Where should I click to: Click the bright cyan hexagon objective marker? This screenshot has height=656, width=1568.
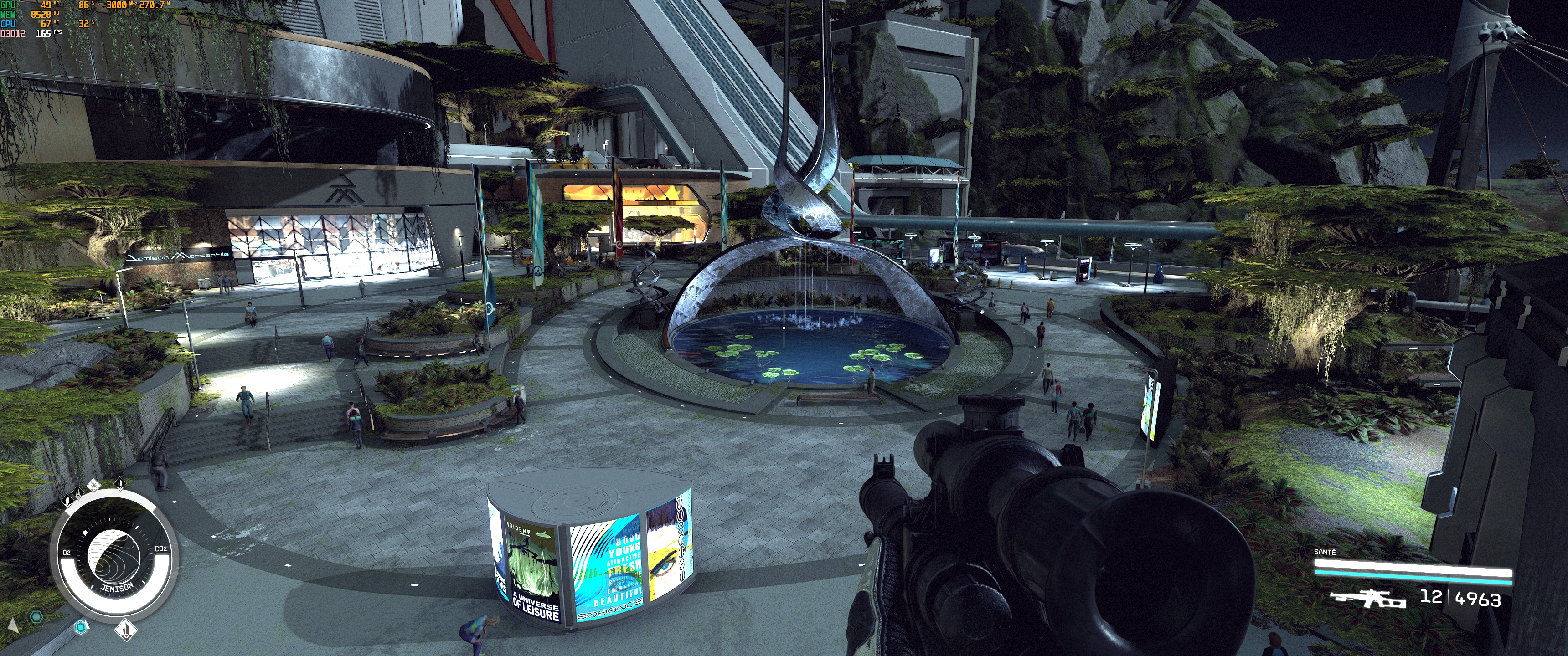[80, 626]
